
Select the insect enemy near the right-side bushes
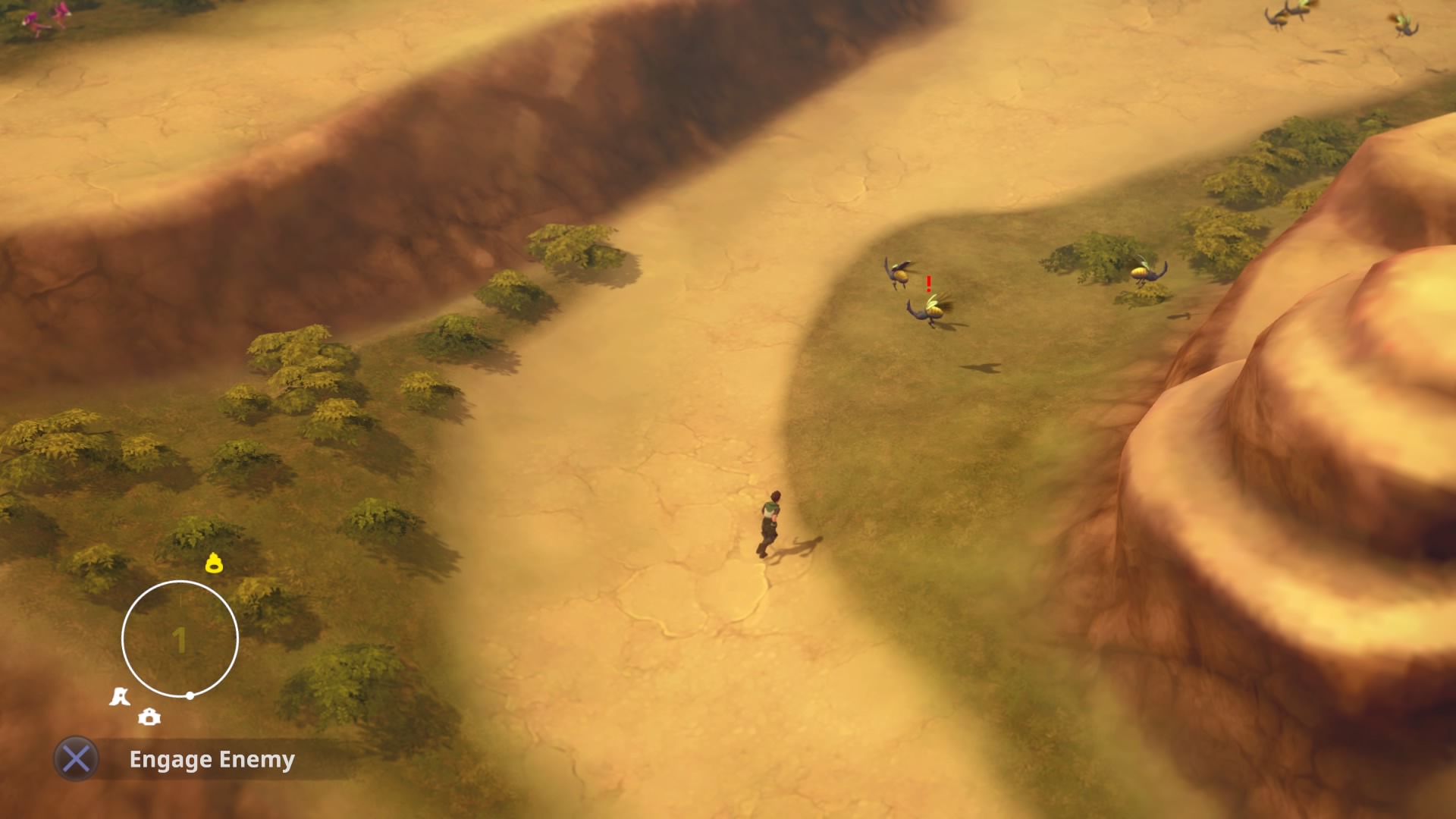tap(1147, 273)
